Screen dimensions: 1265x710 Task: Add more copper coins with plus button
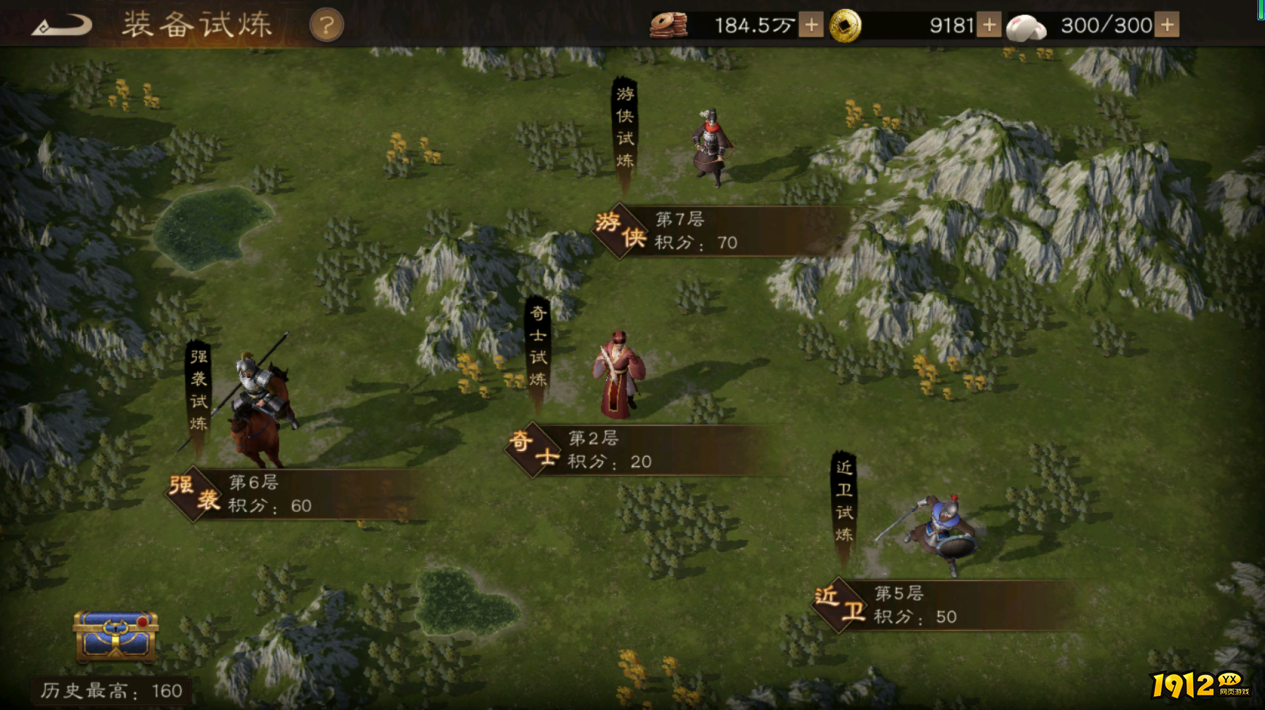[x=811, y=25]
